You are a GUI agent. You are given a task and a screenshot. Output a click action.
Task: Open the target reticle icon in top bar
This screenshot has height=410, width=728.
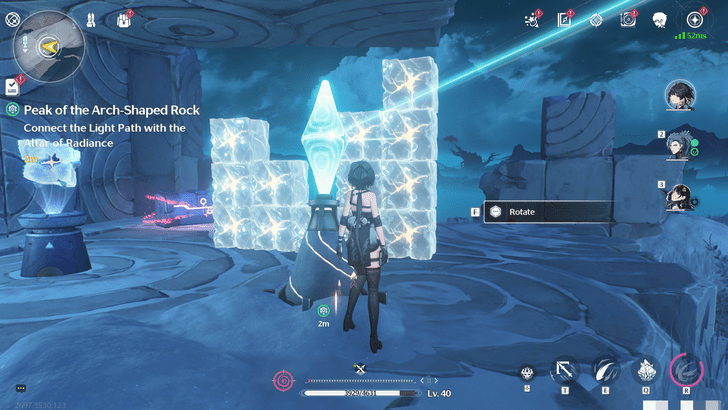pyautogui.click(x=596, y=19)
